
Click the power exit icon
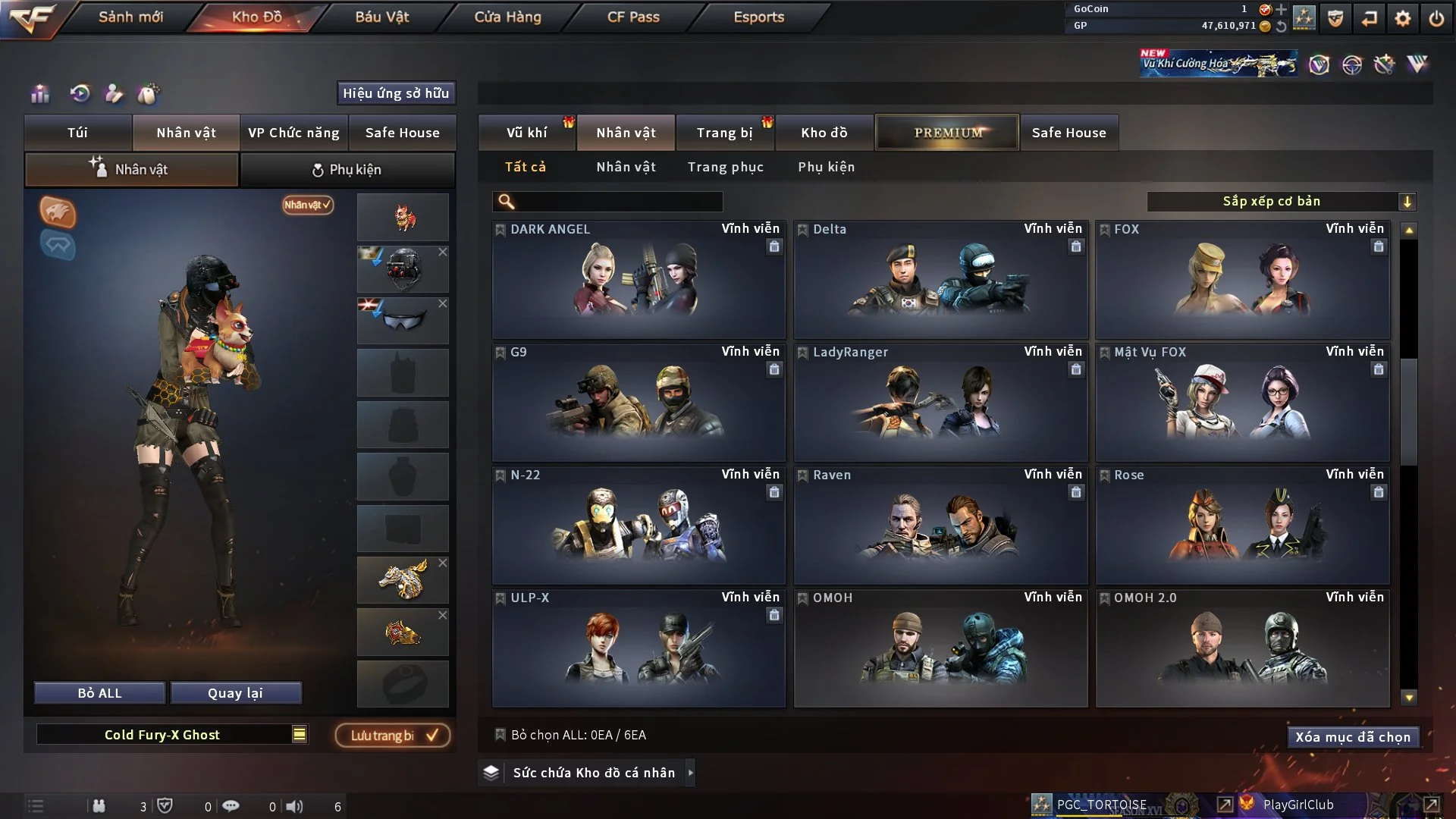pos(1436,18)
